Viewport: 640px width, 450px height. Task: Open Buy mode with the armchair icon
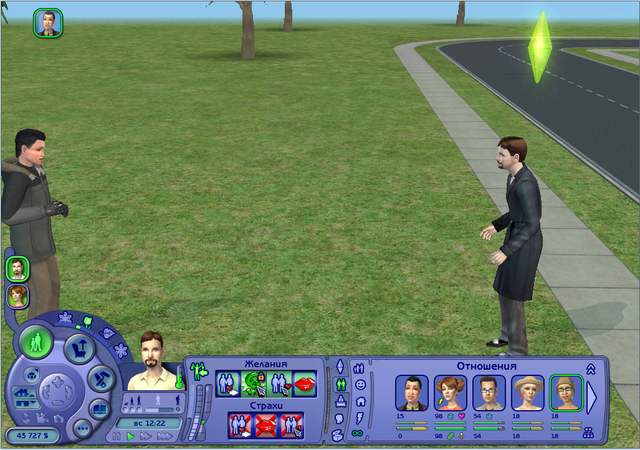78,349
